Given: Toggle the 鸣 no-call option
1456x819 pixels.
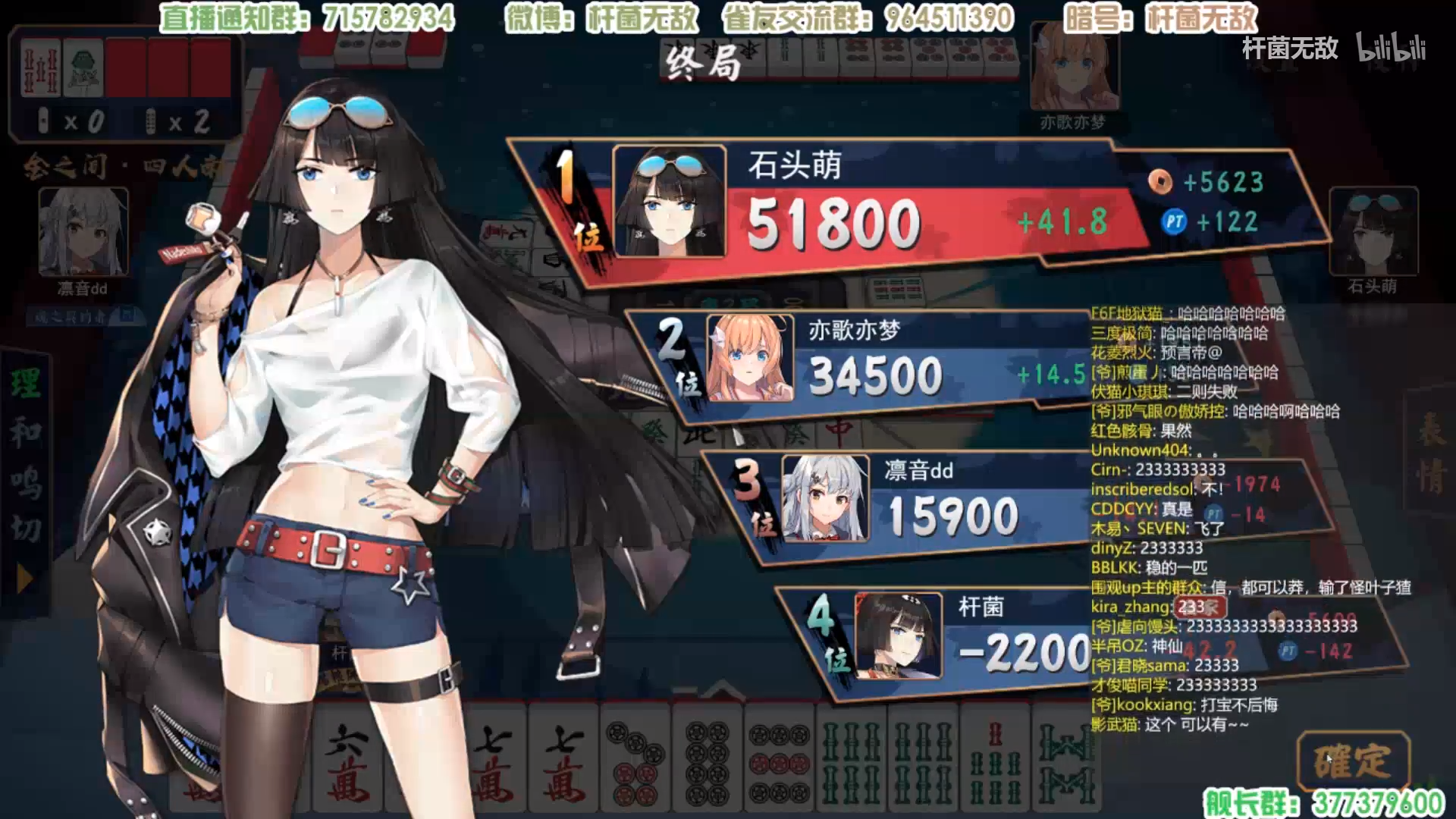Looking at the screenshot, I should tap(25, 482).
